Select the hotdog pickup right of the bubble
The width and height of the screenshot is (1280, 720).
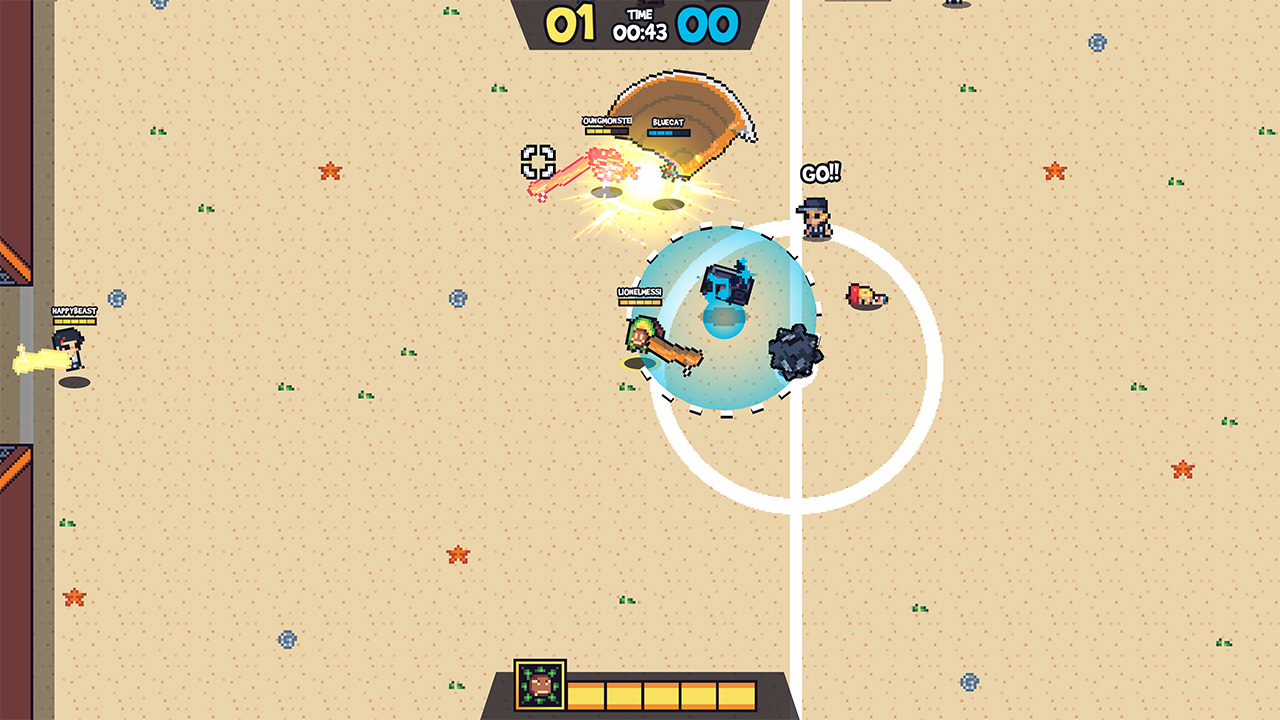tap(865, 295)
